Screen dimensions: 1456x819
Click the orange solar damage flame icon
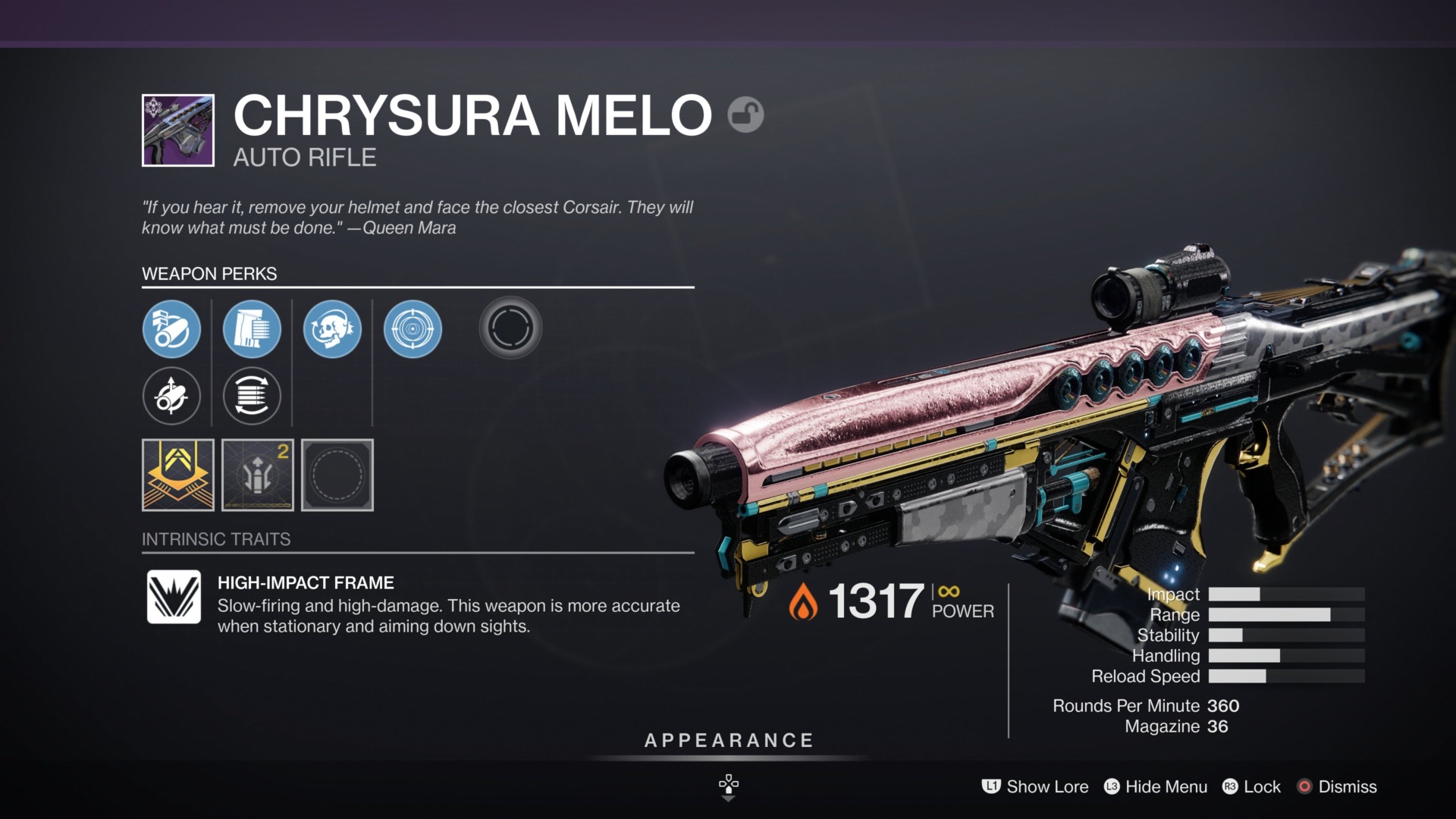point(804,602)
